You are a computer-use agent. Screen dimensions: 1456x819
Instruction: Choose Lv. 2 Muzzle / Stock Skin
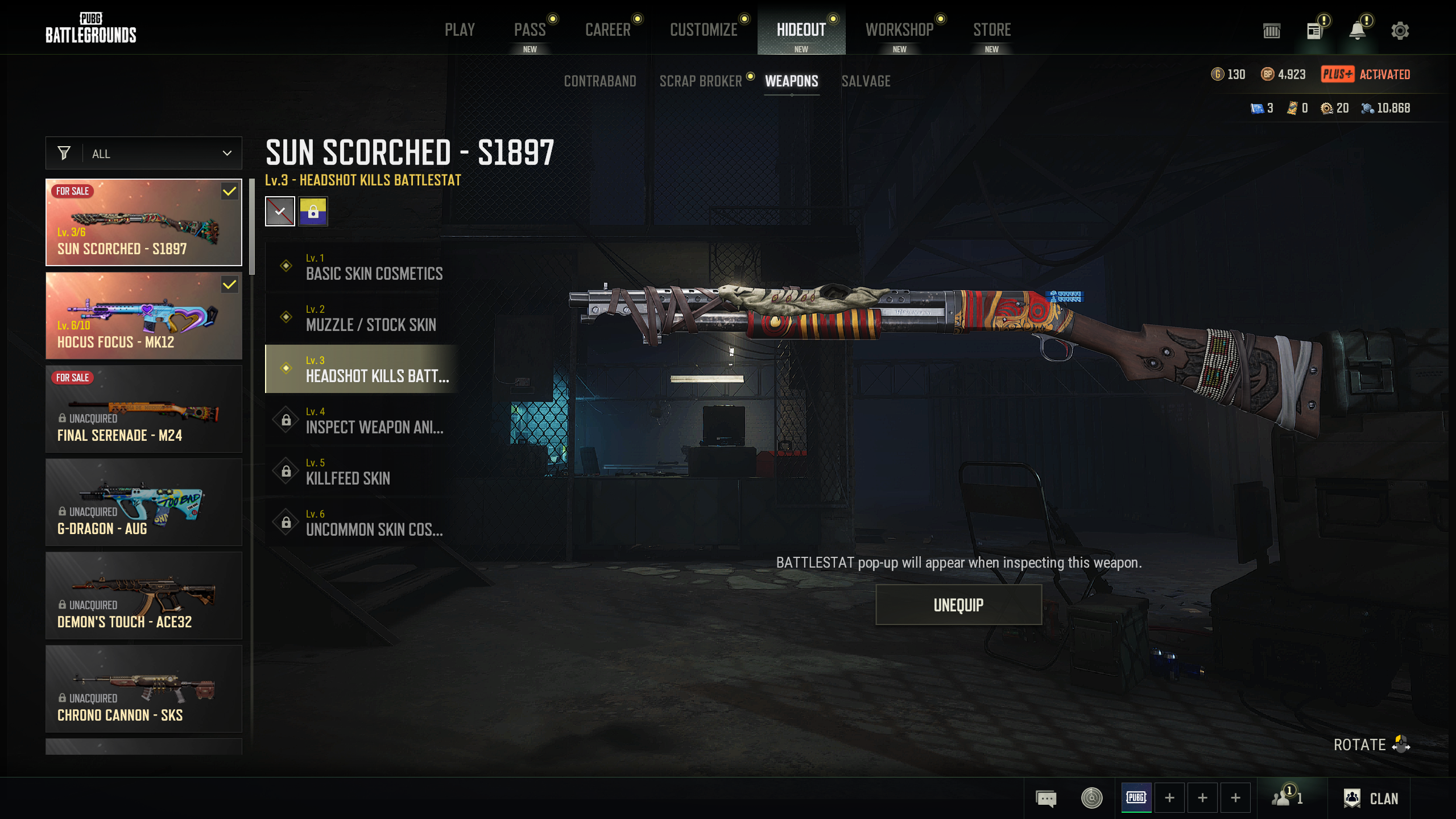363,318
